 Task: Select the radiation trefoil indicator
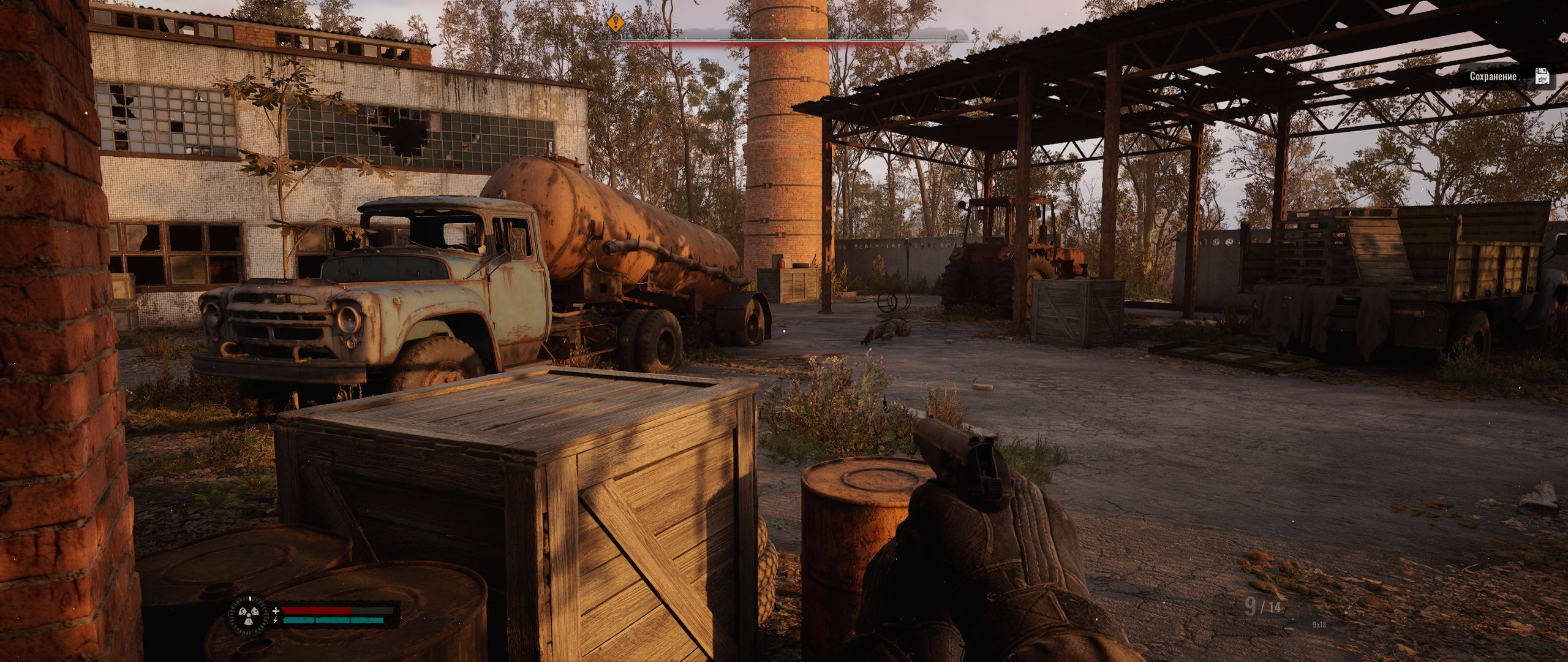tap(248, 615)
